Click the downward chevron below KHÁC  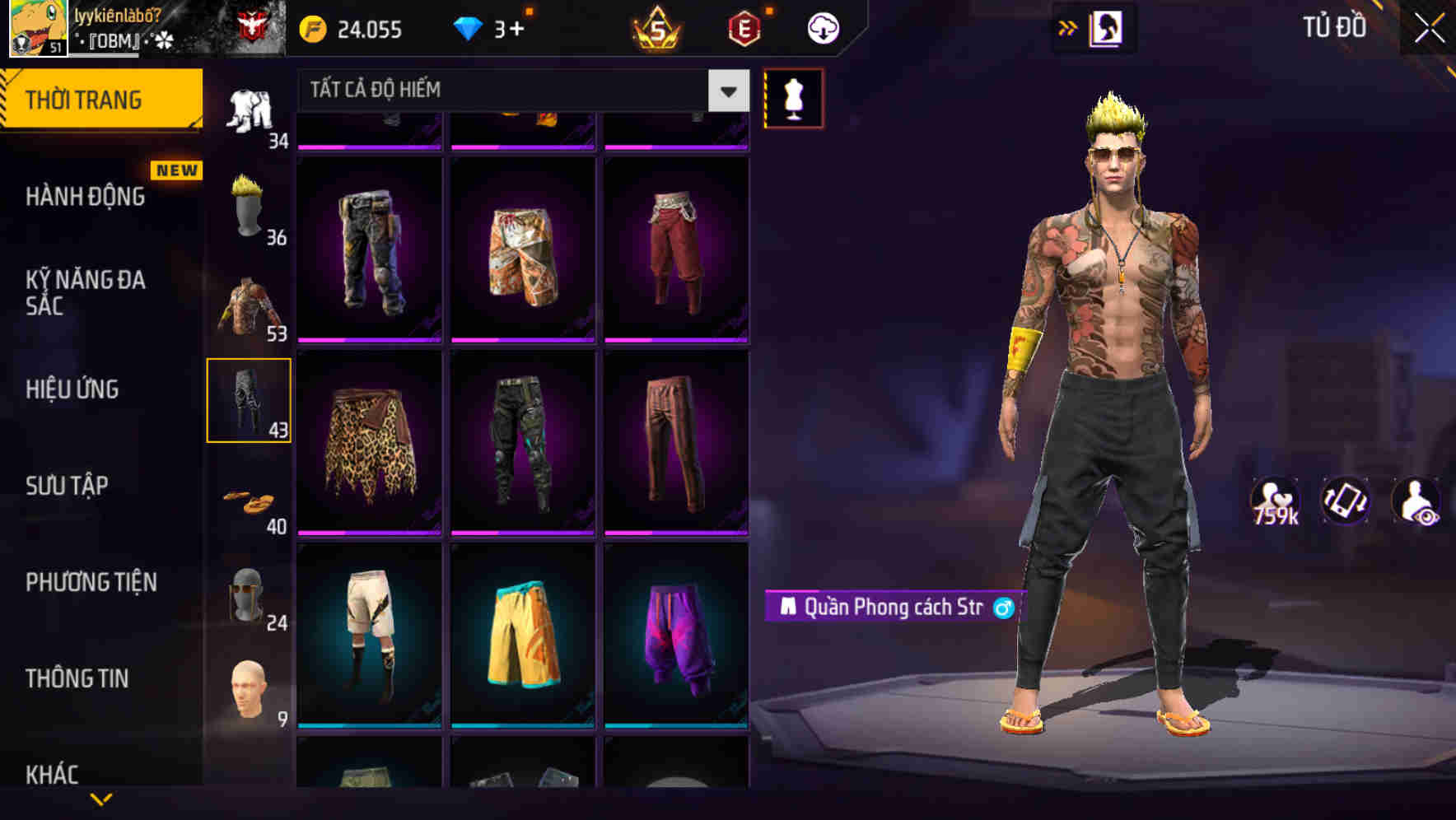(x=100, y=798)
